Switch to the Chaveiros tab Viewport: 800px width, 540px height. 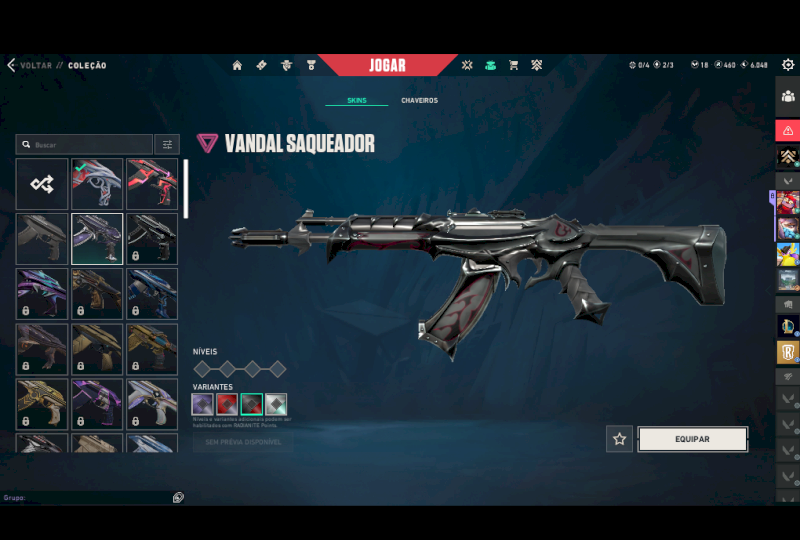click(x=419, y=101)
